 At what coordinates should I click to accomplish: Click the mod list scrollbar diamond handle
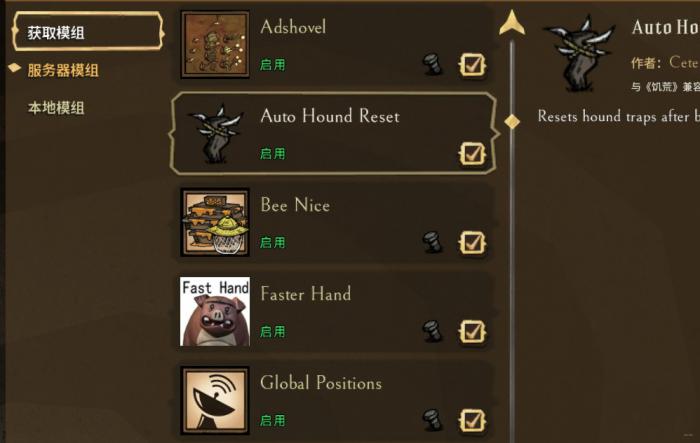tap(512, 121)
